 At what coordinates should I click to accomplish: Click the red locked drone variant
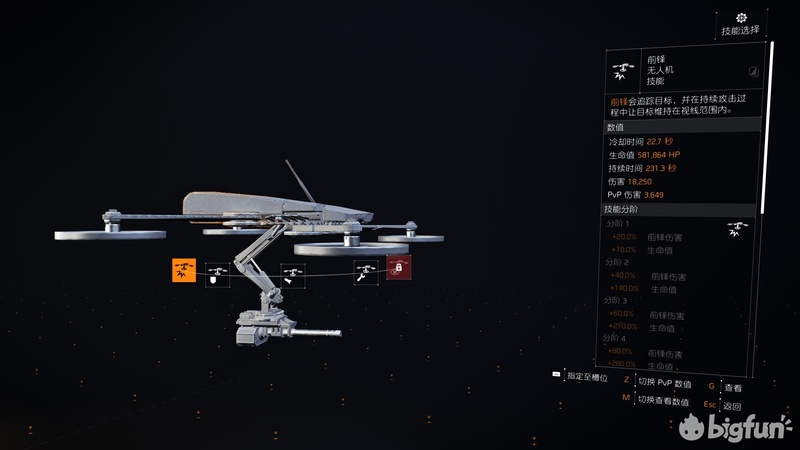pos(398,268)
